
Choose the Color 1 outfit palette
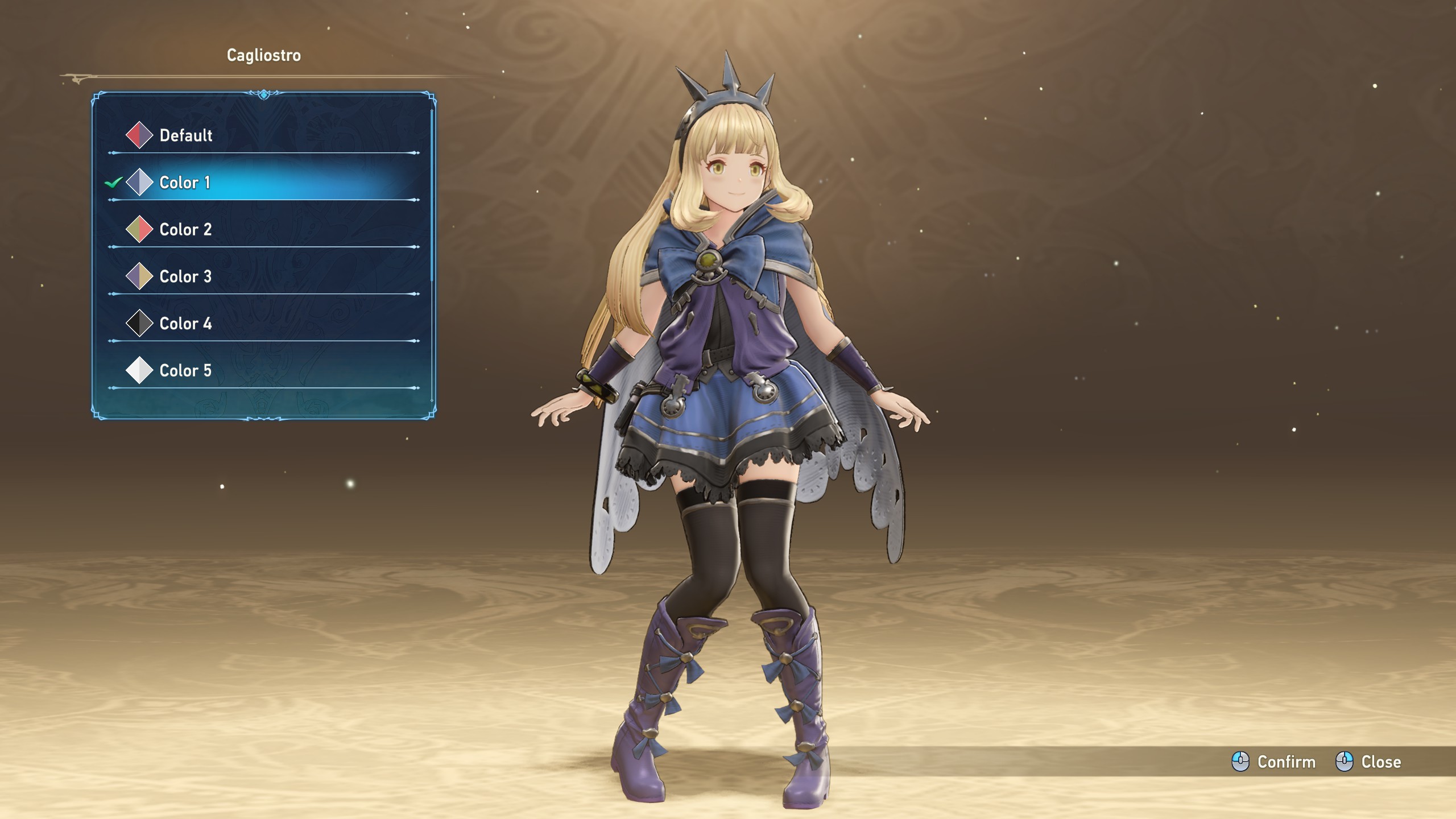tap(185, 183)
